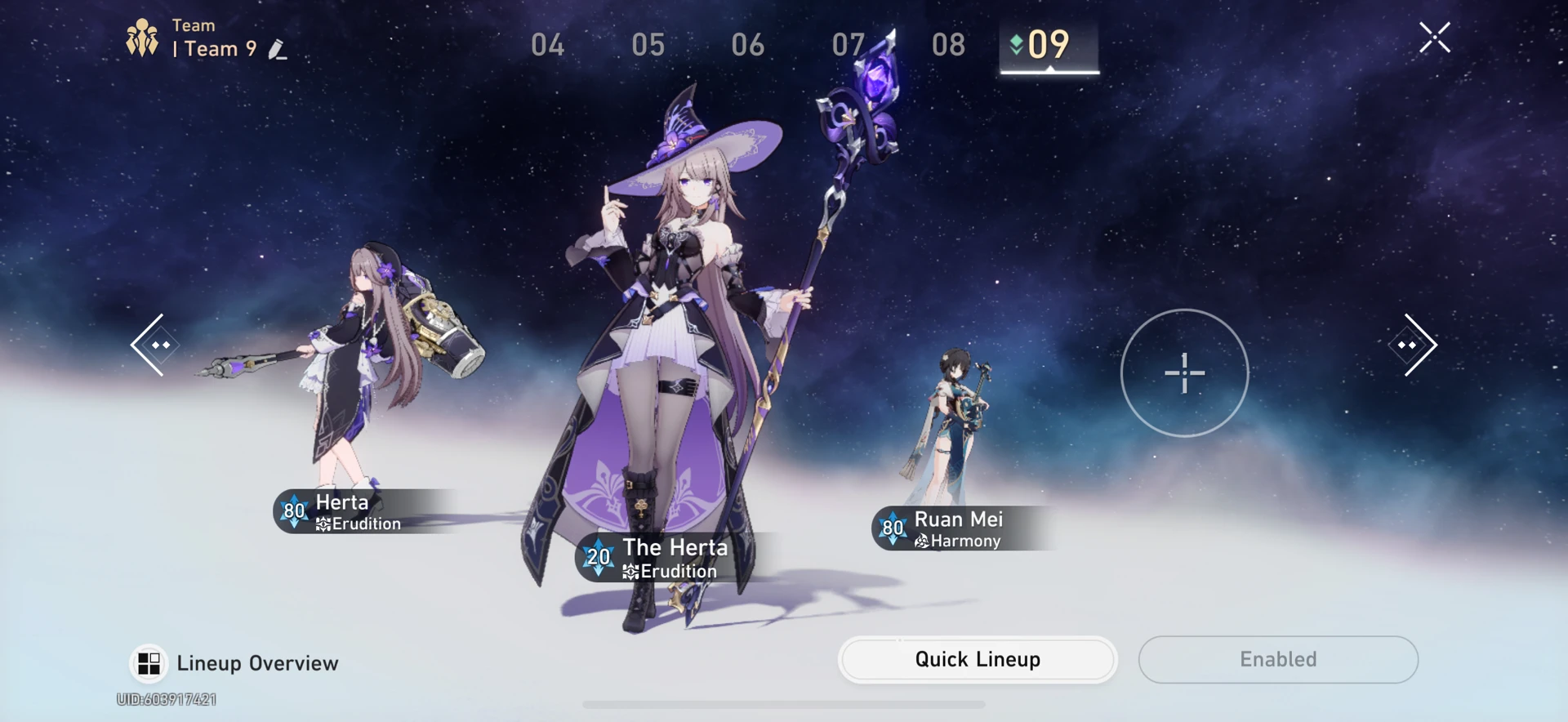Select the pencil icon to rename Team 9
The height and width of the screenshot is (722, 1568).
coord(278,49)
